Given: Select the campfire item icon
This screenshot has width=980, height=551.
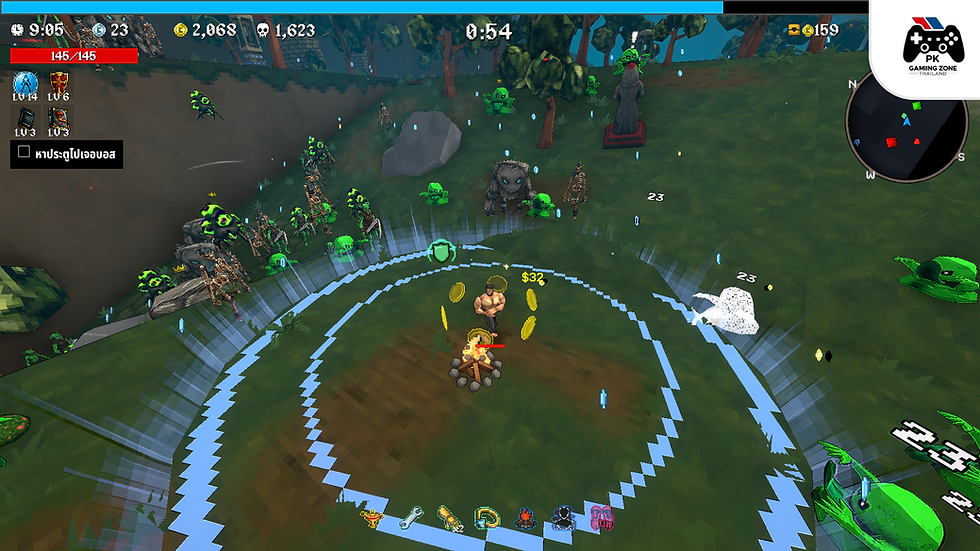Looking at the screenshot, I should coord(525,517).
